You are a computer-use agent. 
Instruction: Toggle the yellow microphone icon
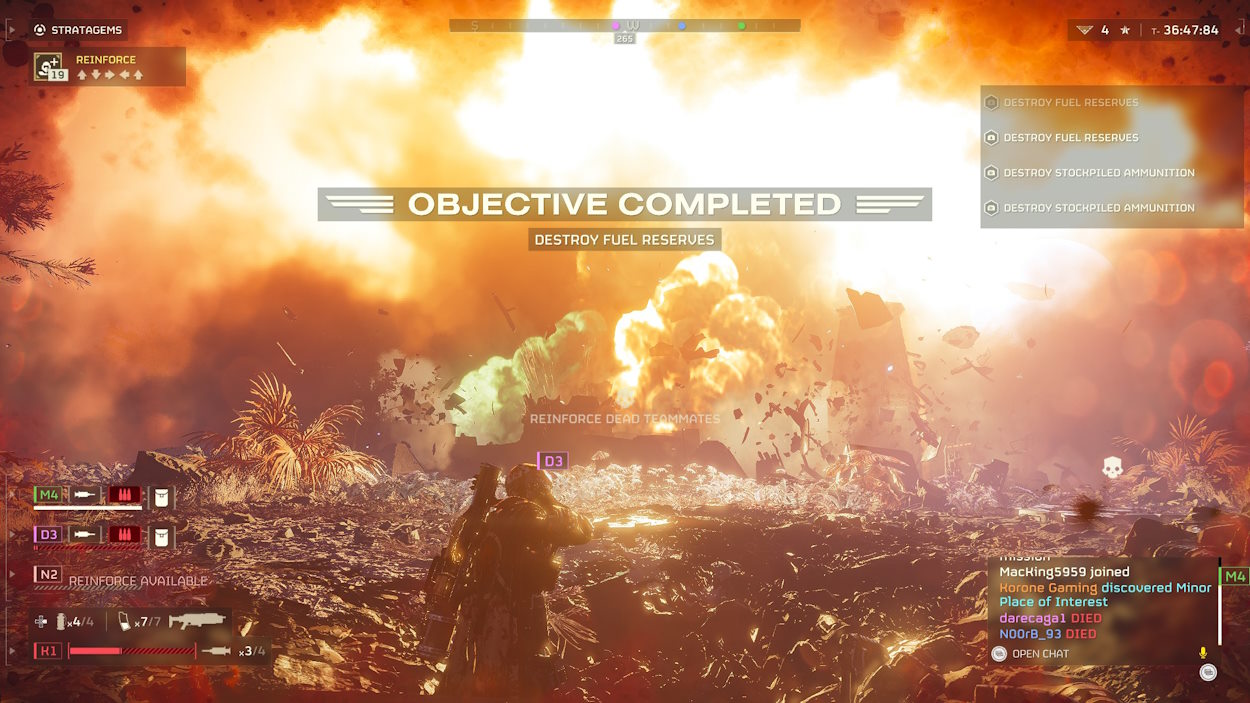click(1203, 653)
